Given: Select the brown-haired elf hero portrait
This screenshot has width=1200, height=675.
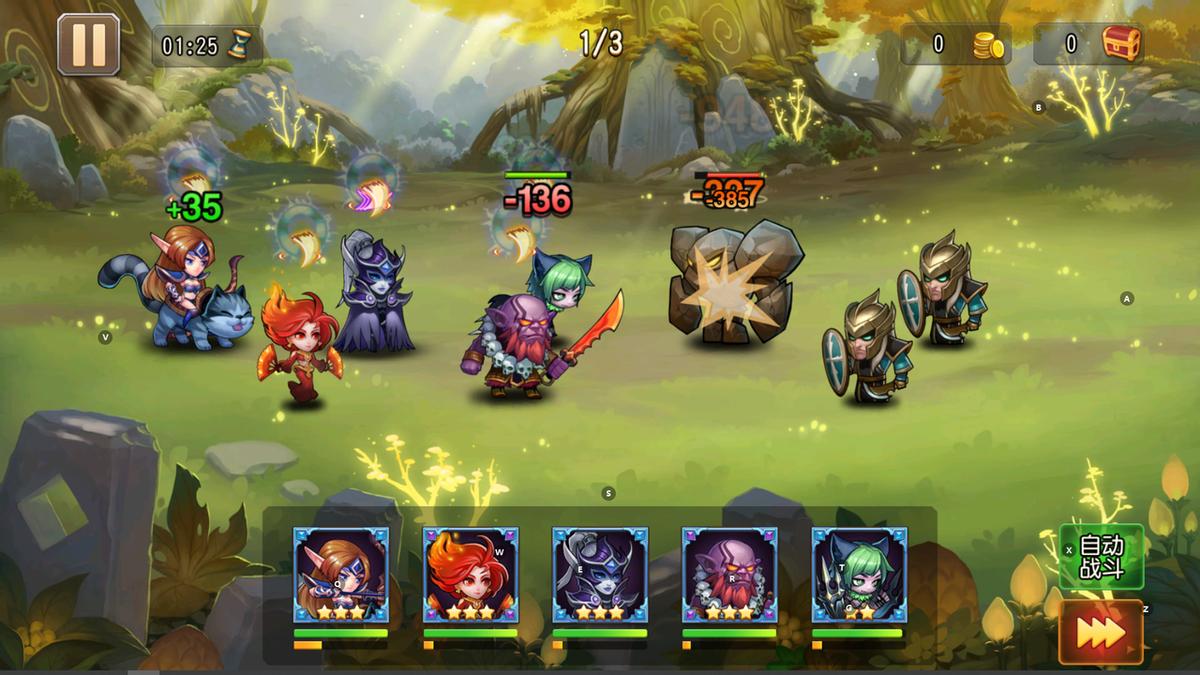Looking at the screenshot, I should (340, 575).
